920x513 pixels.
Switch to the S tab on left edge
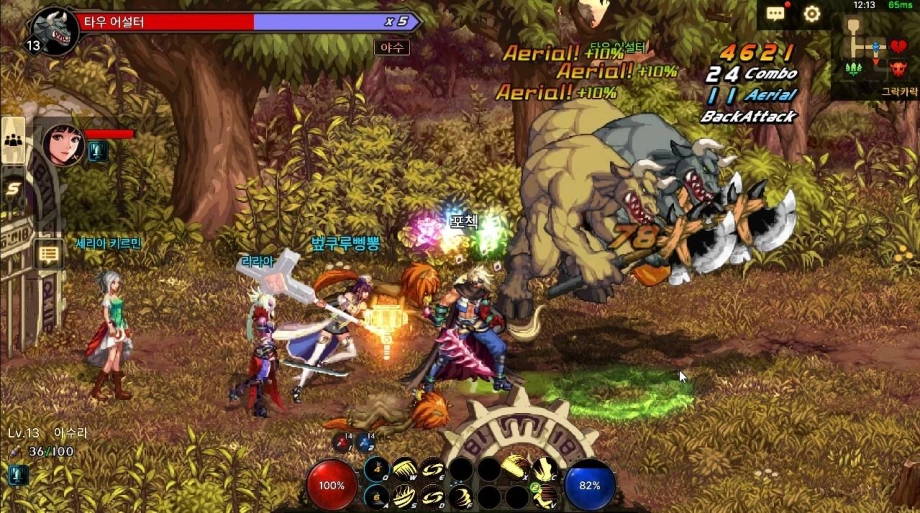pyautogui.click(x=14, y=187)
